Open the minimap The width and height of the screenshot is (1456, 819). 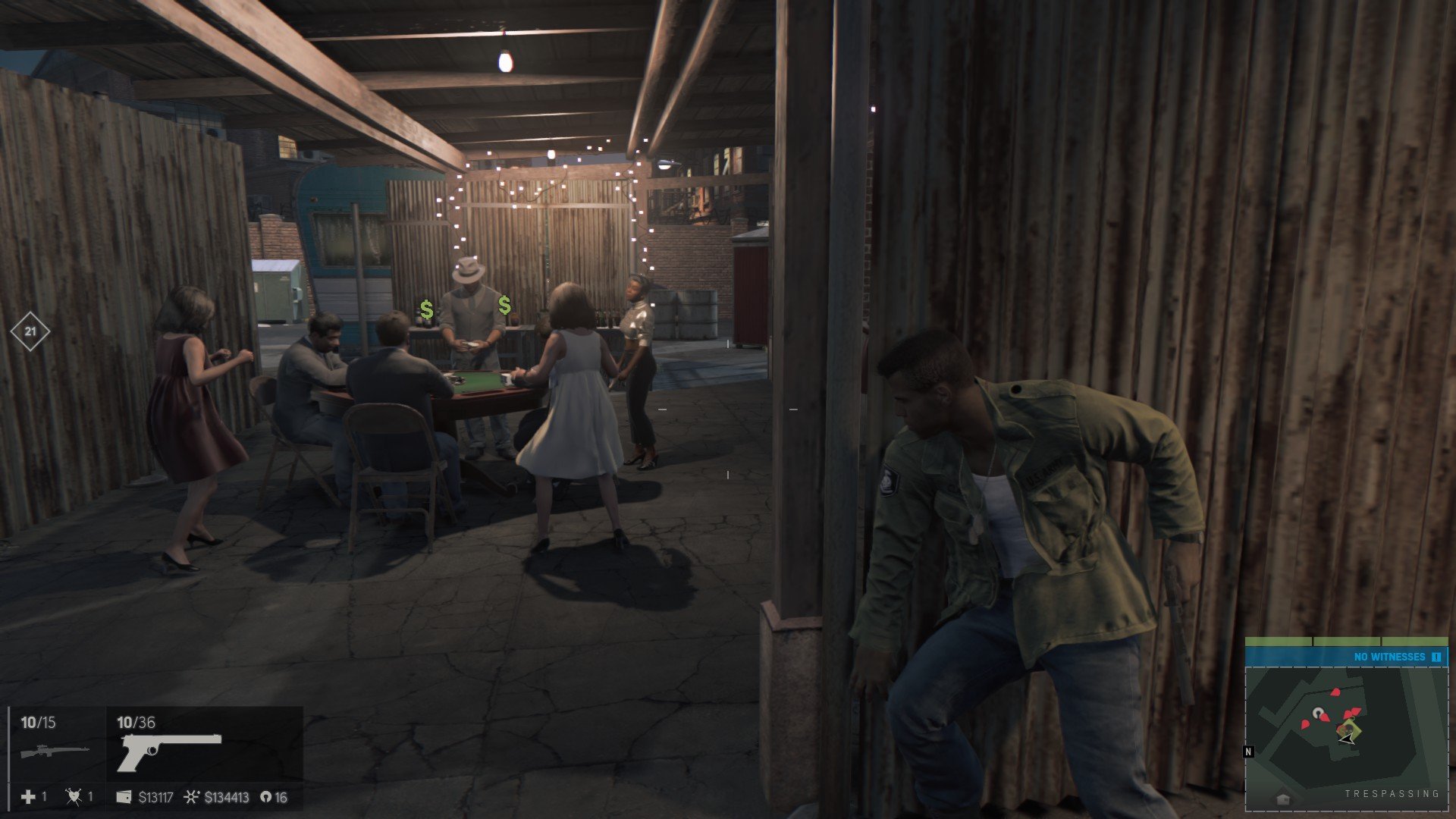coord(1346,728)
